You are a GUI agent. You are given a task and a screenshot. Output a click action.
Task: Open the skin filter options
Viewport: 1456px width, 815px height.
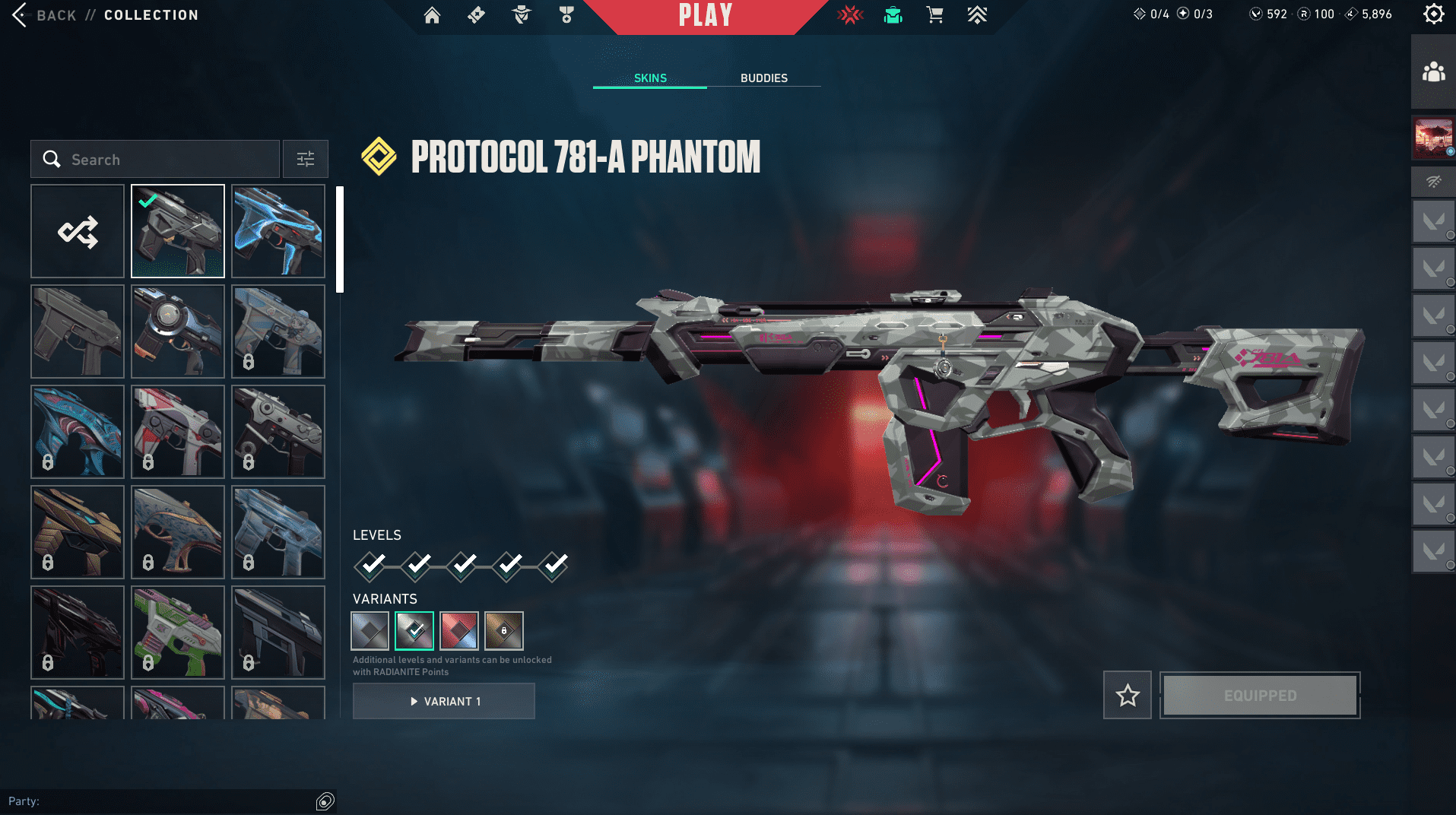[305, 159]
